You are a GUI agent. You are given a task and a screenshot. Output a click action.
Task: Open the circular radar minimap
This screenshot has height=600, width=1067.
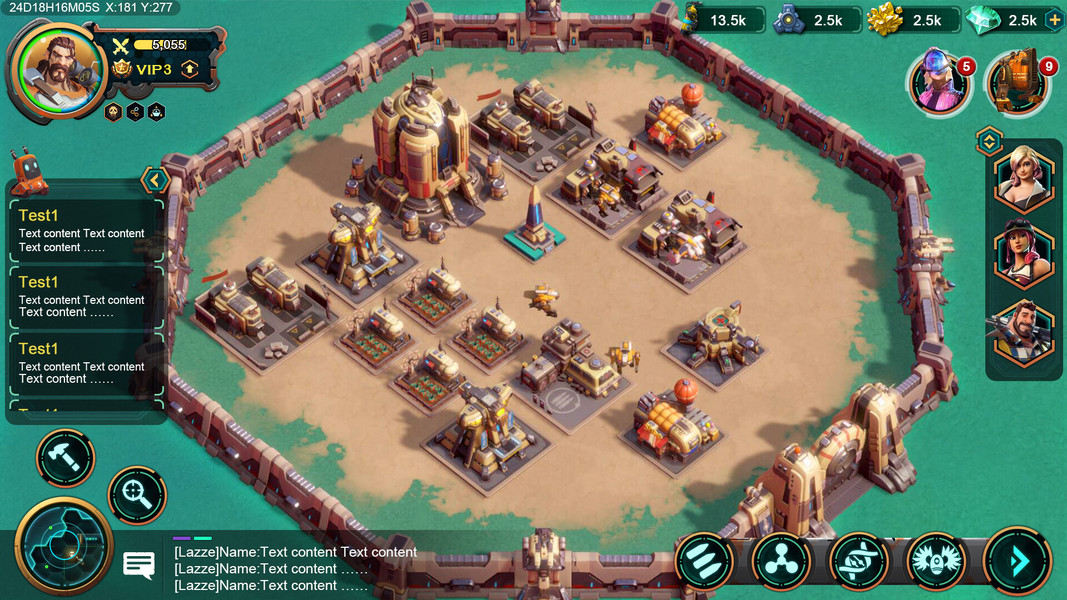pyautogui.click(x=64, y=547)
